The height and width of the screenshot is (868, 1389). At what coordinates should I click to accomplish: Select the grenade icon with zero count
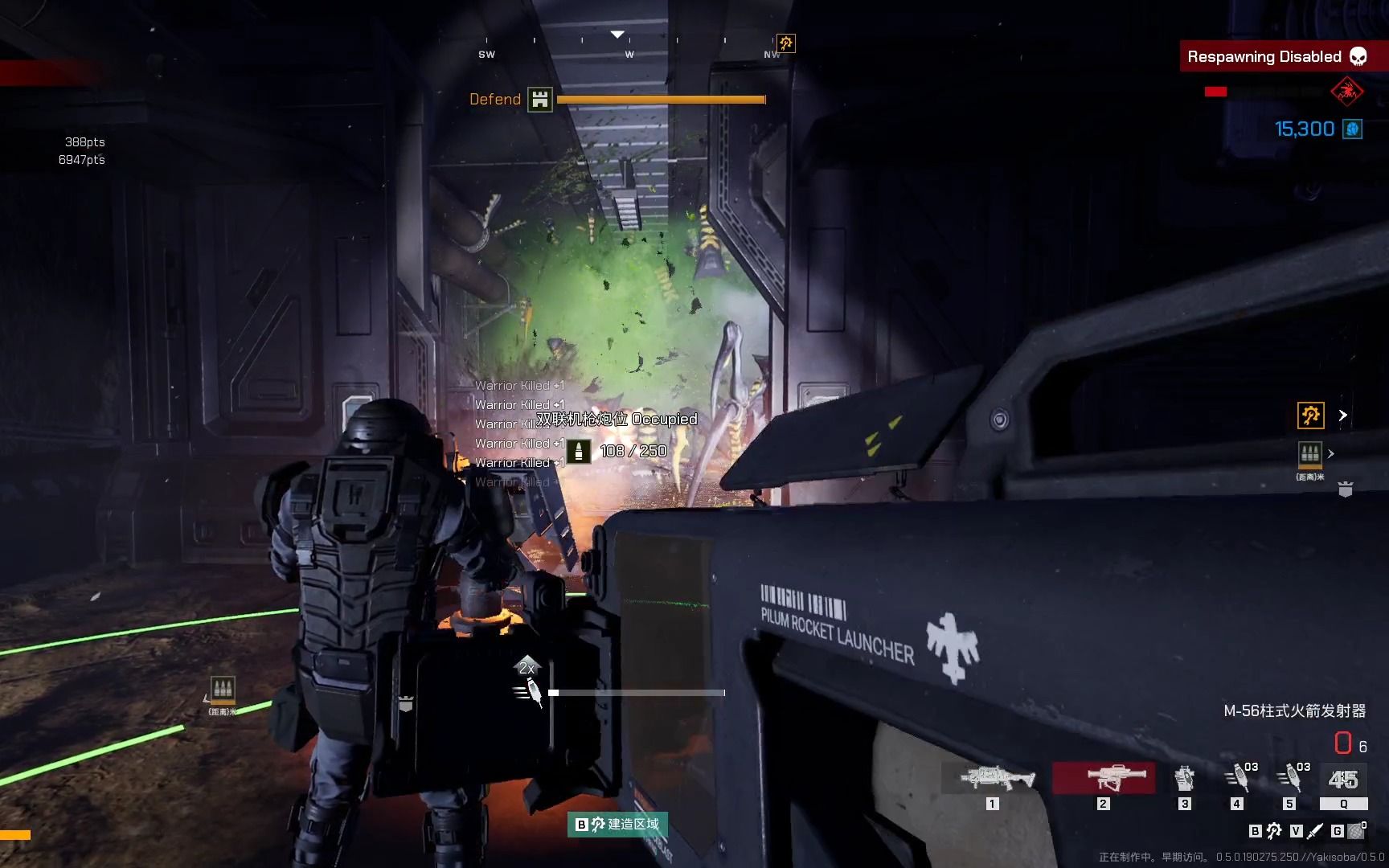coord(1357,831)
